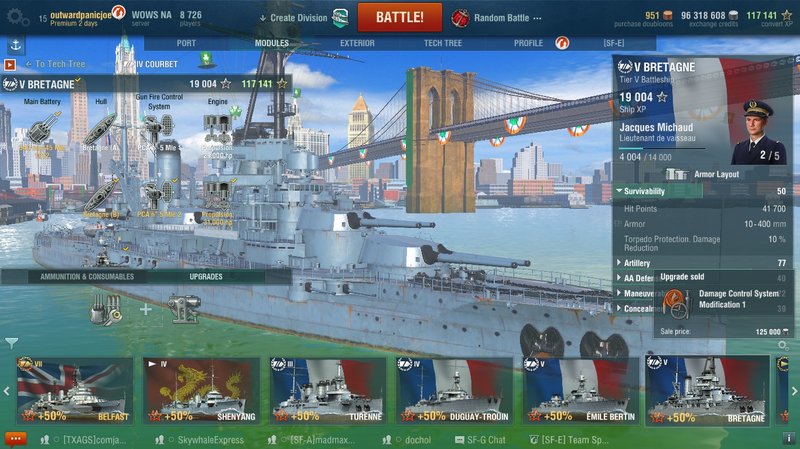This screenshot has width=800, height=449.
Task: Go to the TECH TREE tab
Action: coord(442,44)
